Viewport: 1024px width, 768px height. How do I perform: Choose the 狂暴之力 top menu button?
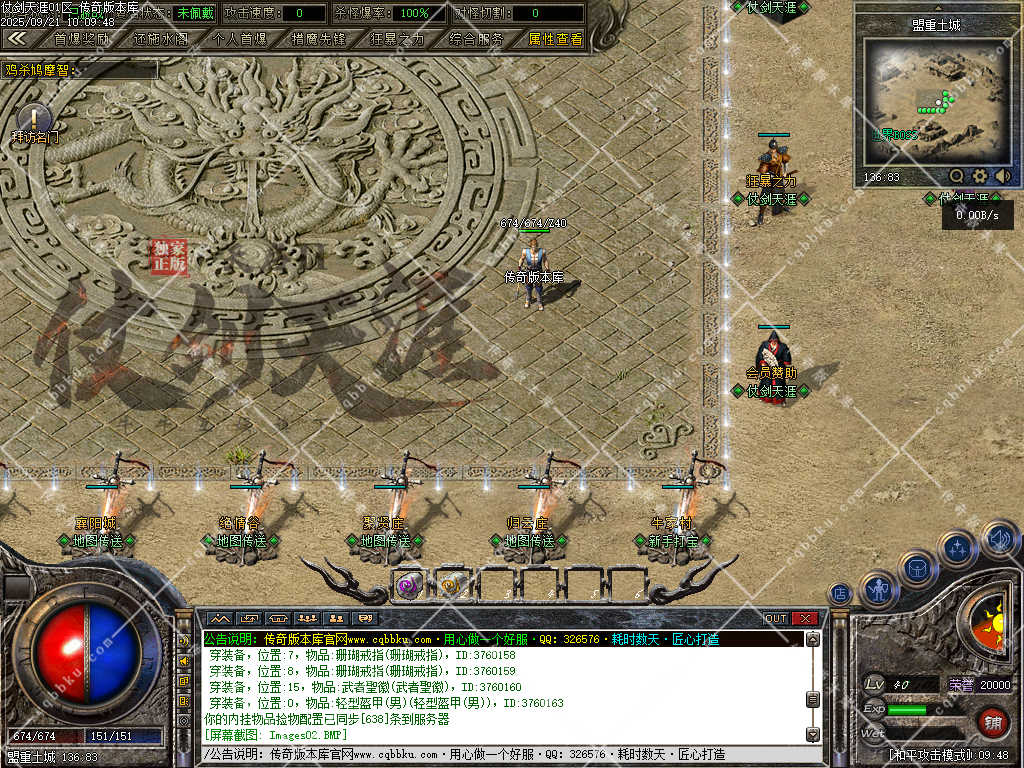click(x=397, y=40)
